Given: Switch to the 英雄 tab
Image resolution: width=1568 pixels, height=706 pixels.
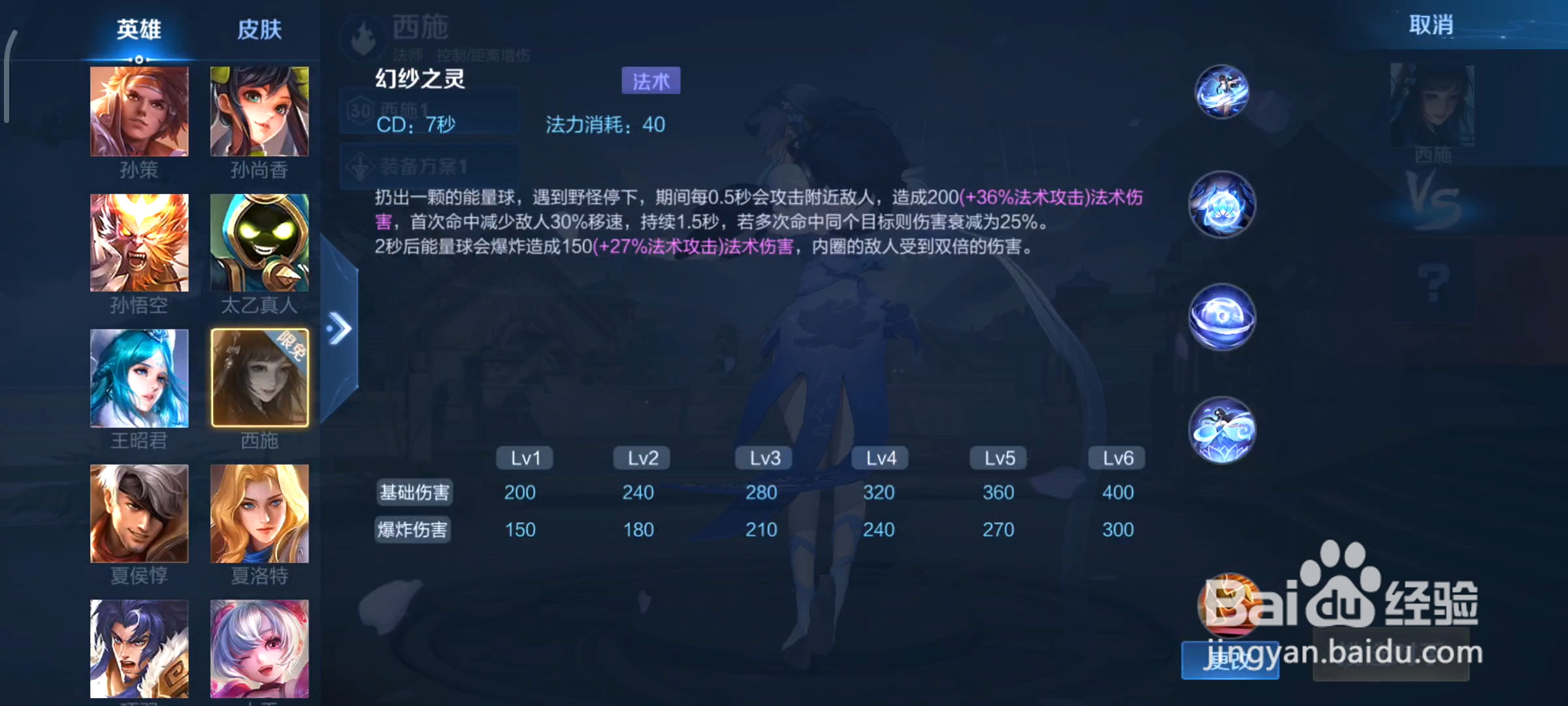Looking at the screenshot, I should [x=138, y=29].
